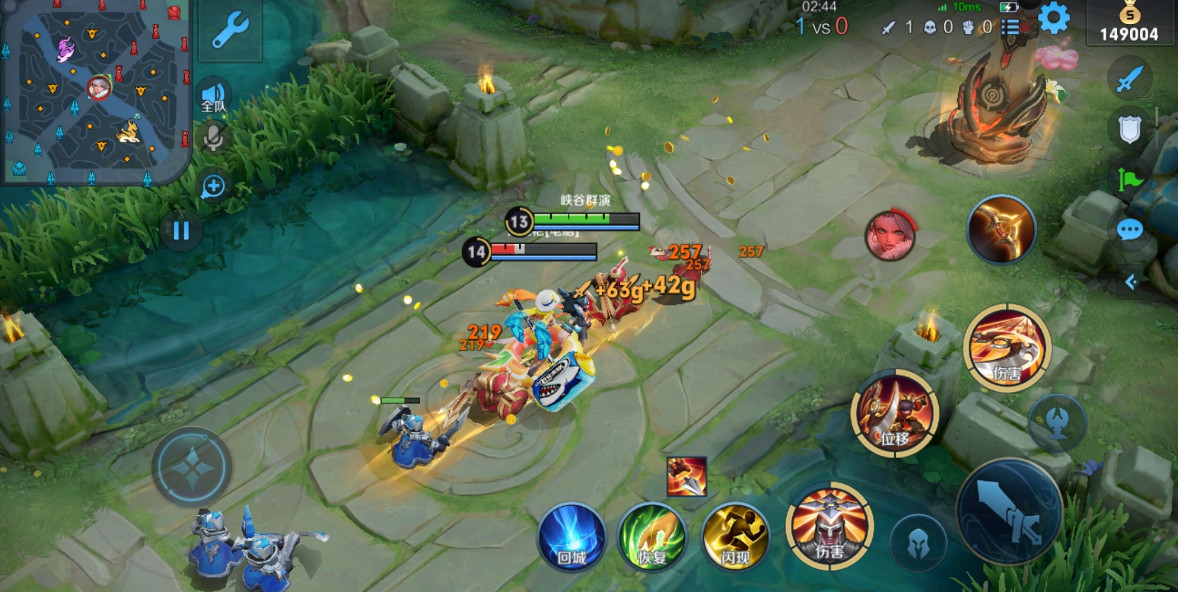Toggle the 全队 team voice speaker
Image resolution: width=1178 pixels, height=592 pixels.
213,95
